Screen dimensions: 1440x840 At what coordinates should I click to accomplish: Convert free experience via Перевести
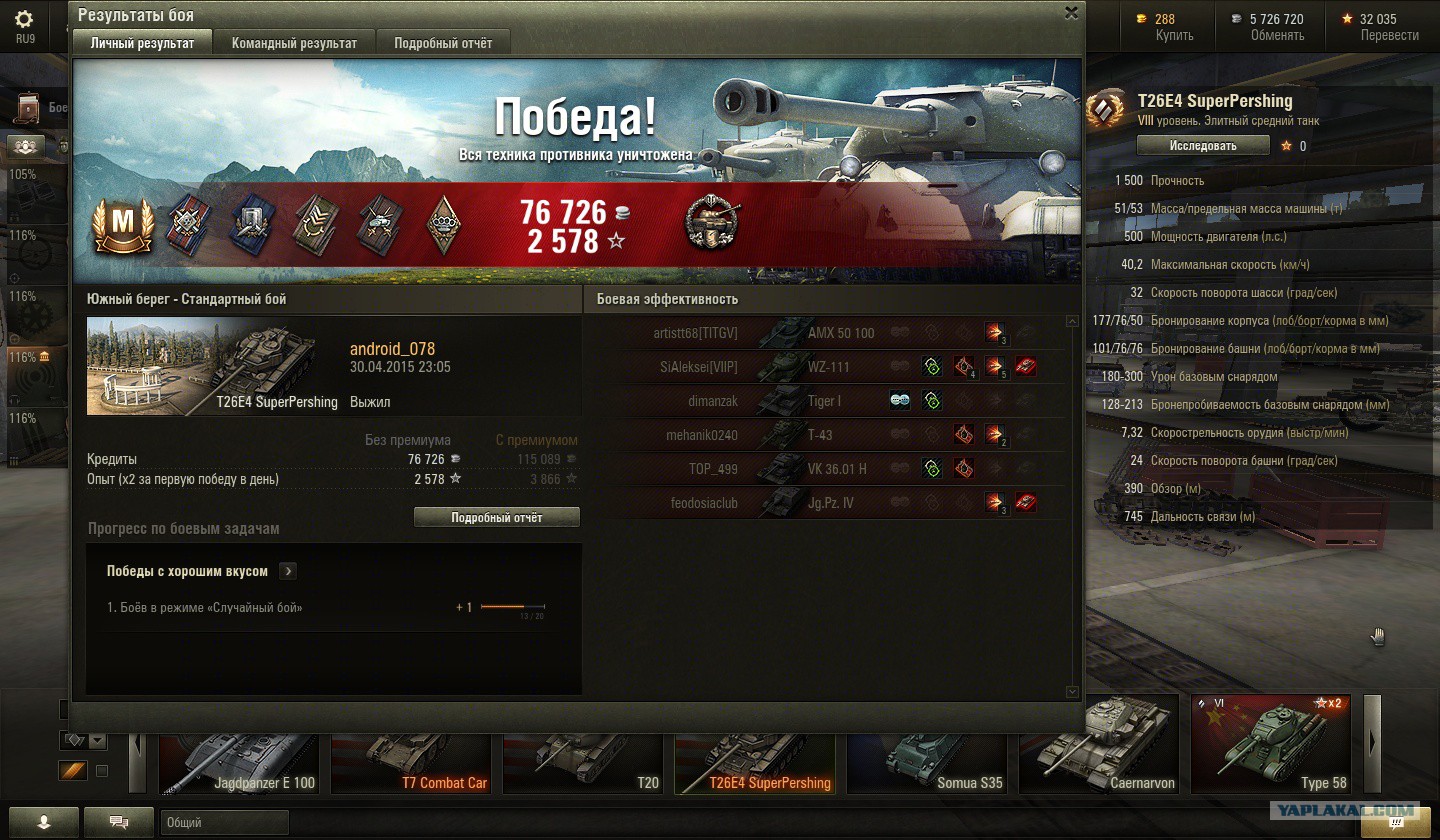[x=1389, y=35]
